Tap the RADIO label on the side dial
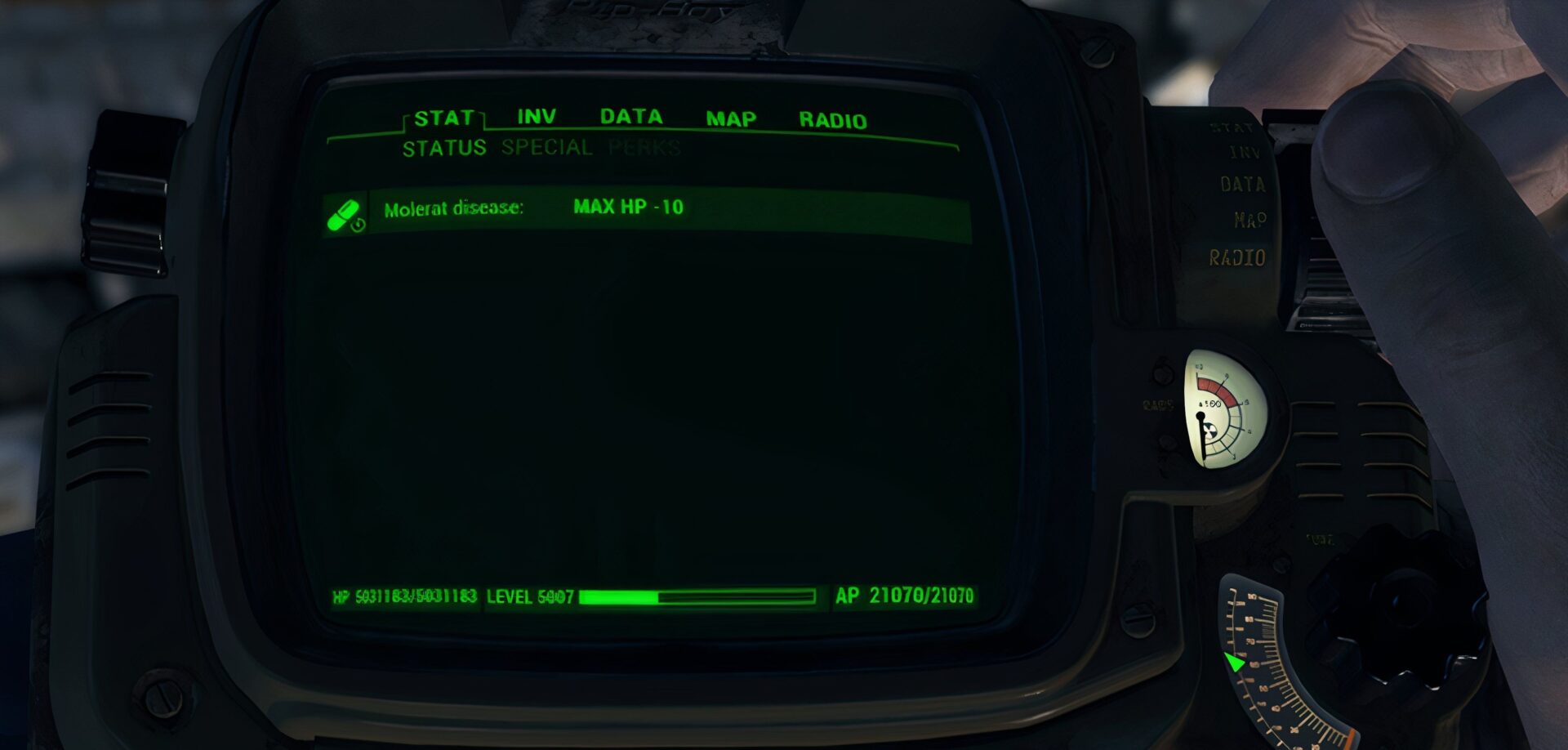The width and height of the screenshot is (1568, 750). pos(1239,255)
